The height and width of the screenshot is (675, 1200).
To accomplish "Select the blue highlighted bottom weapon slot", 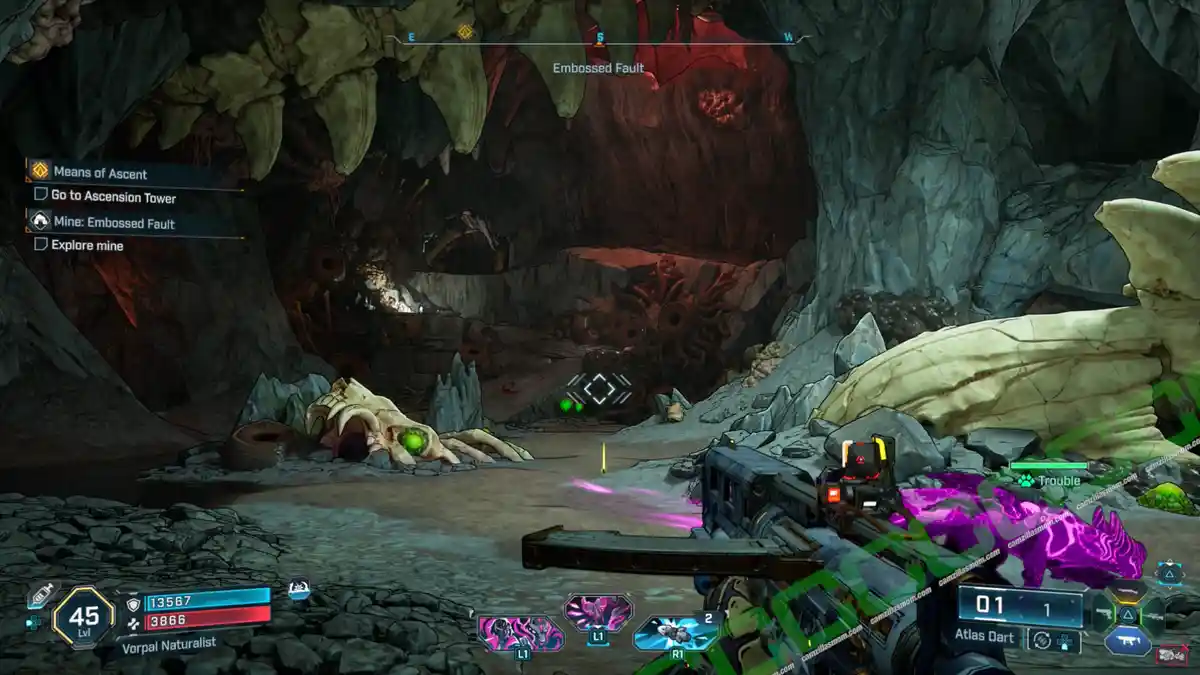I will click(x=1127, y=639).
